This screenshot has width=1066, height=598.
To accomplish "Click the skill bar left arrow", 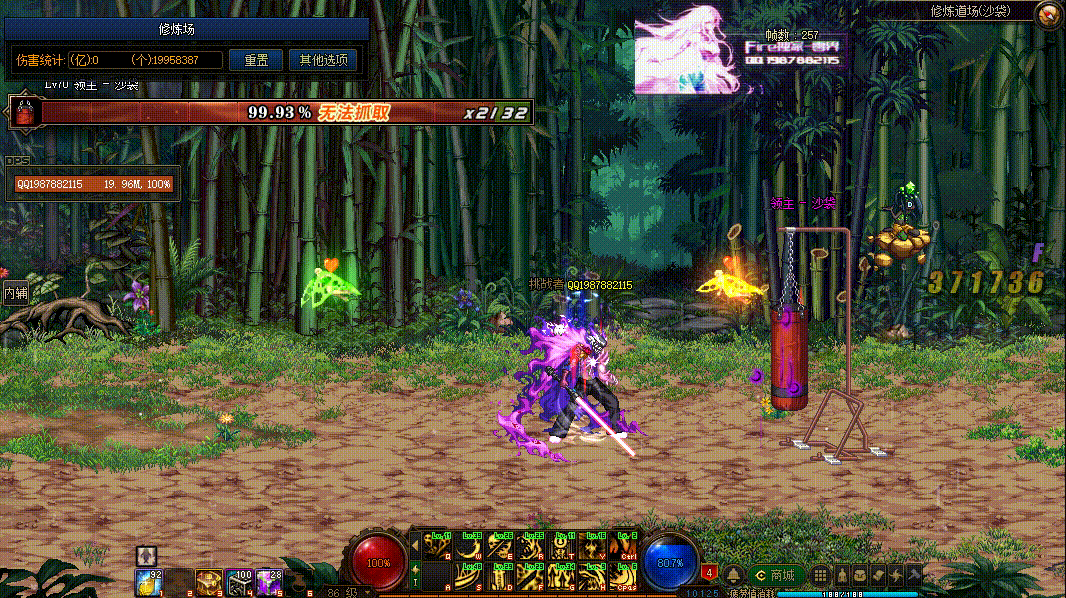I will pos(415,545).
